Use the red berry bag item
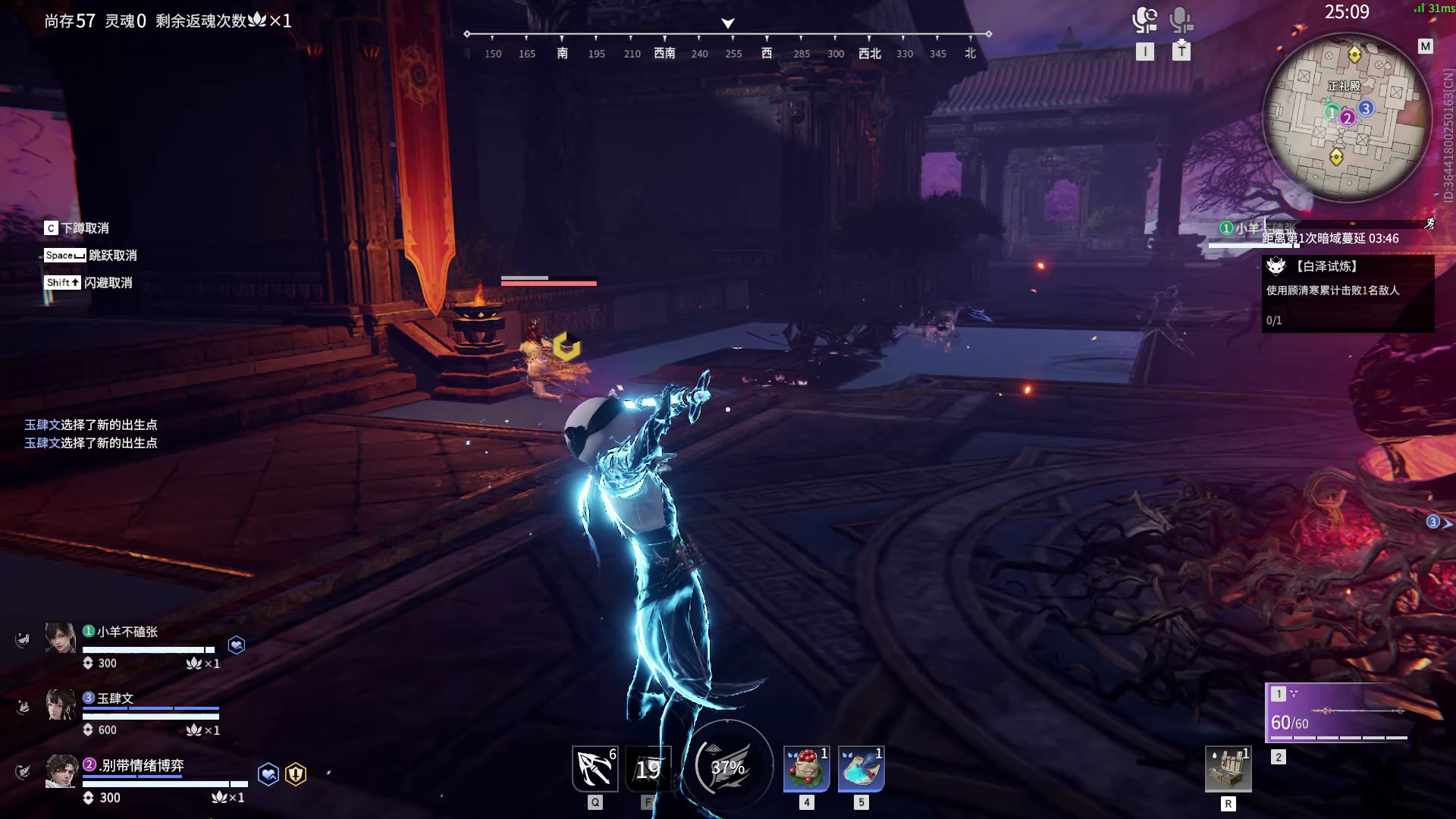The height and width of the screenshot is (819, 1456). point(806,769)
